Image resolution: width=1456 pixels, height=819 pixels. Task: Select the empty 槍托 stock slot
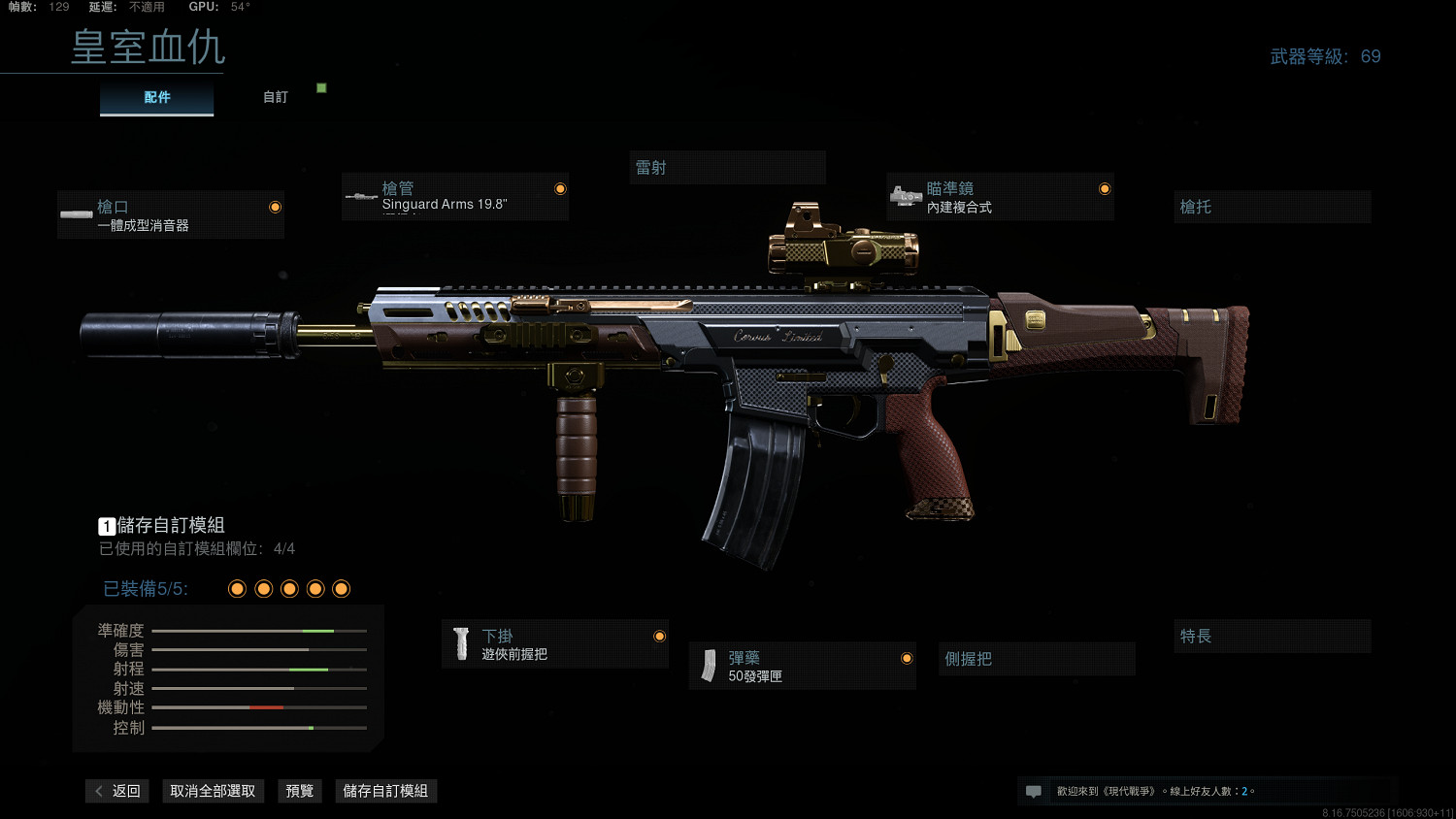(x=1272, y=207)
